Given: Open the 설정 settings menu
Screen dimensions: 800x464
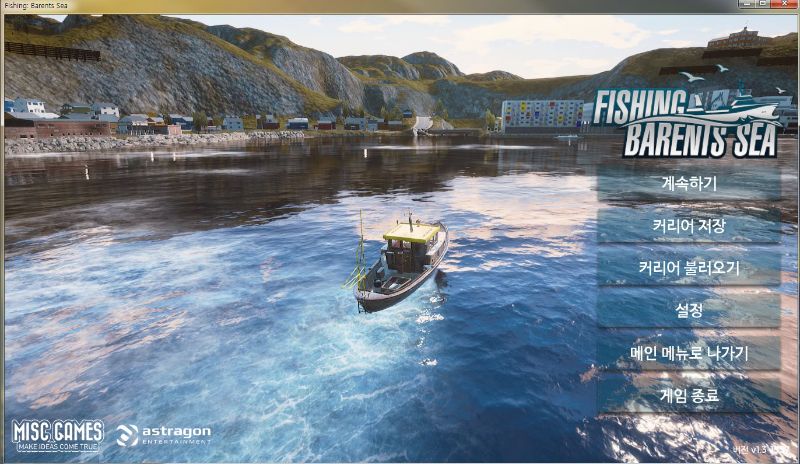Looking at the screenshot, I should click(x=689, y=310).
